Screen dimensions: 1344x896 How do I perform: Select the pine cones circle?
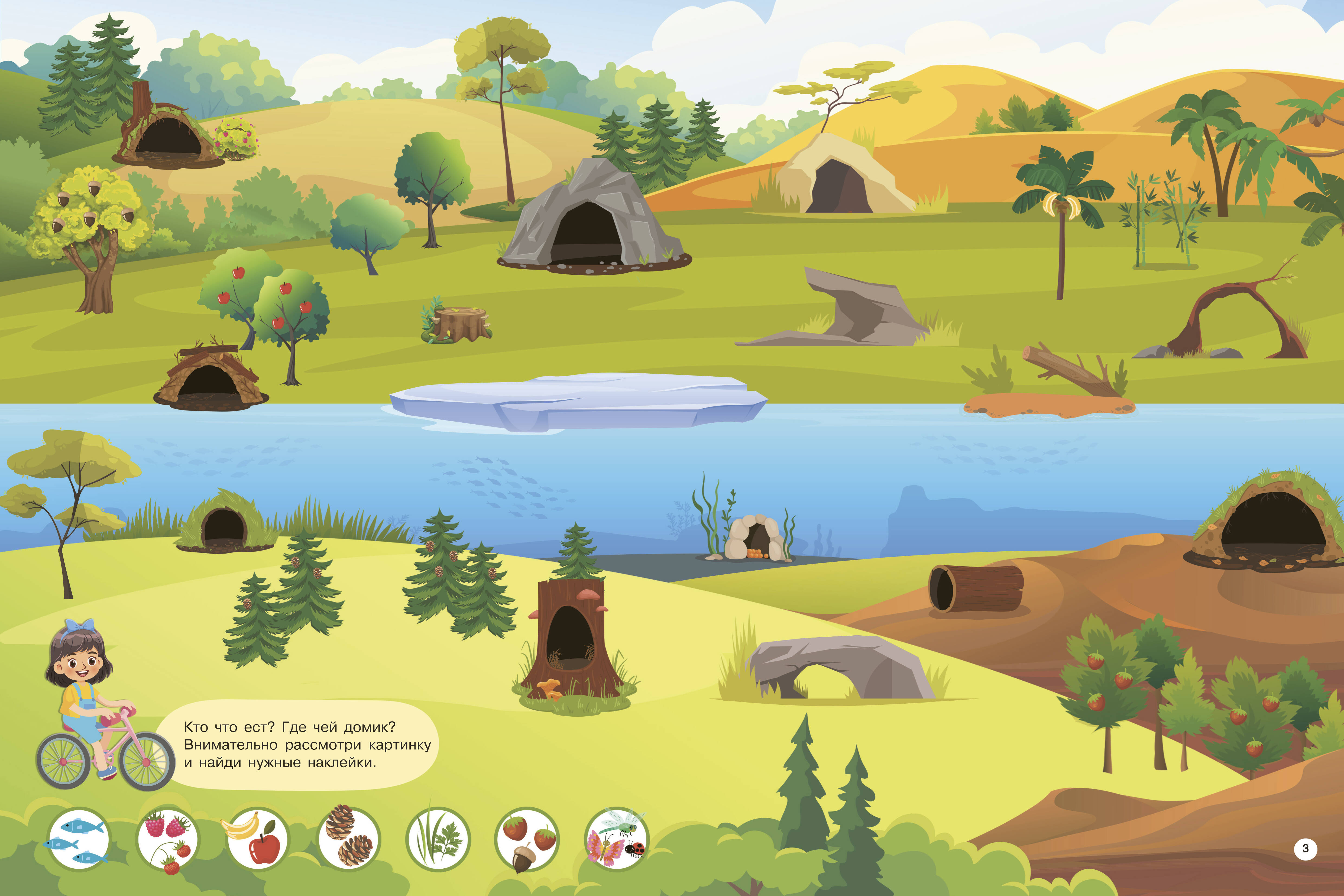348,839
